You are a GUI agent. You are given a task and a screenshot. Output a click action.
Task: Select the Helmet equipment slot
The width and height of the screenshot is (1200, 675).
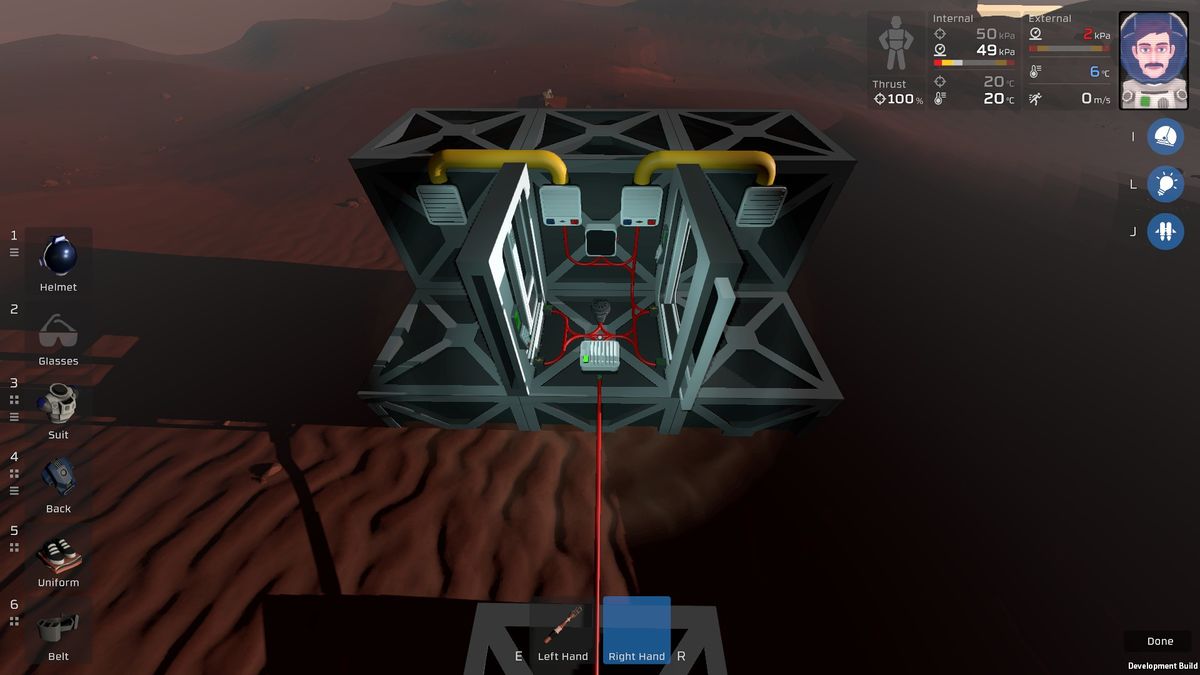coord(59,258)
